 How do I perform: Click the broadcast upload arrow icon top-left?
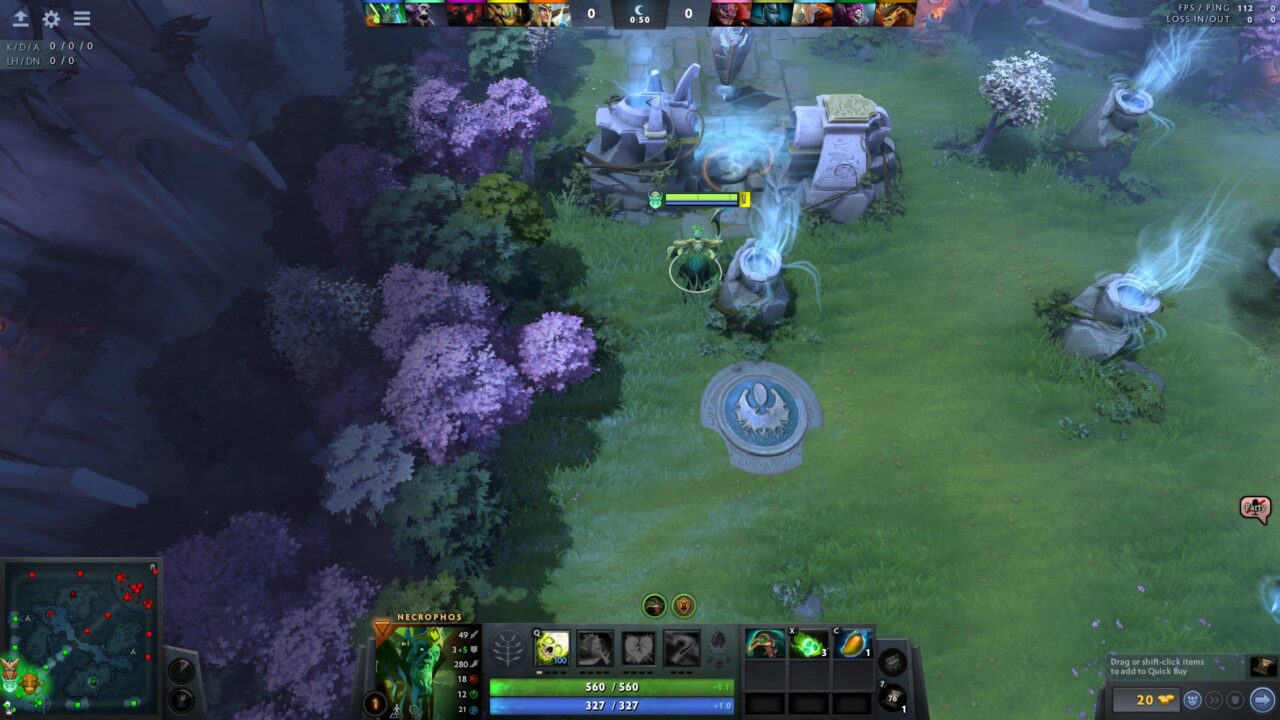coord(20,18)
